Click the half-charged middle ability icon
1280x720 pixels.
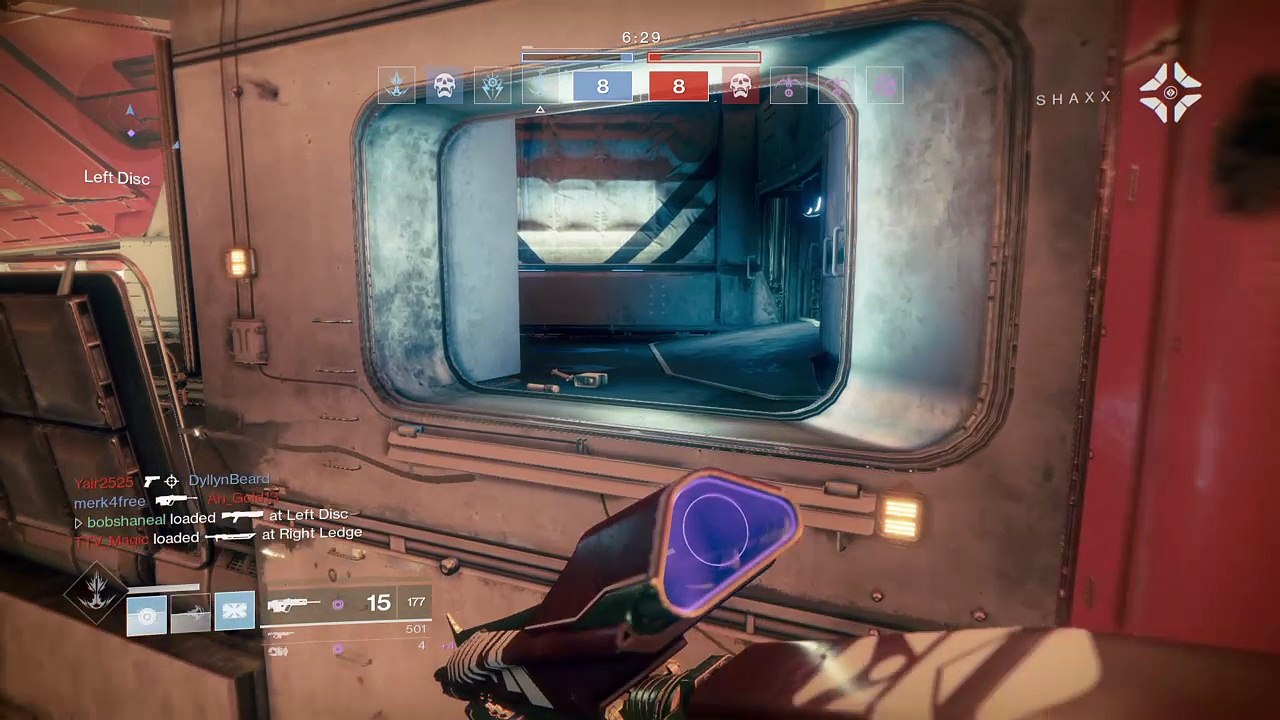pyautogui.click(x=190, y=614)
